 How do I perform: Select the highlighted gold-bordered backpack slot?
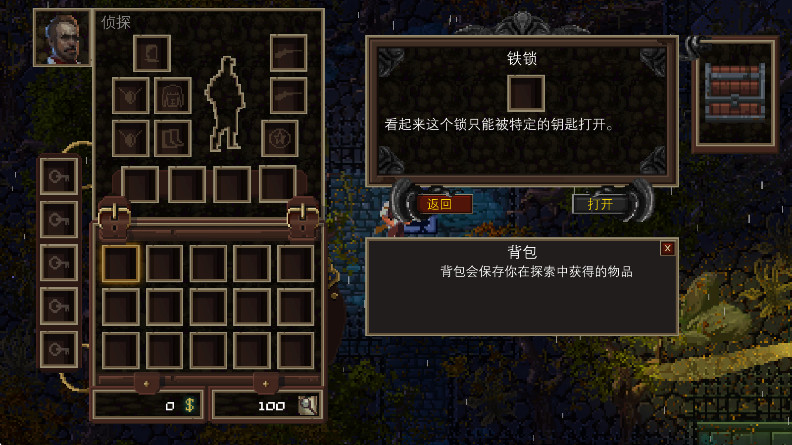click(121, 264)
